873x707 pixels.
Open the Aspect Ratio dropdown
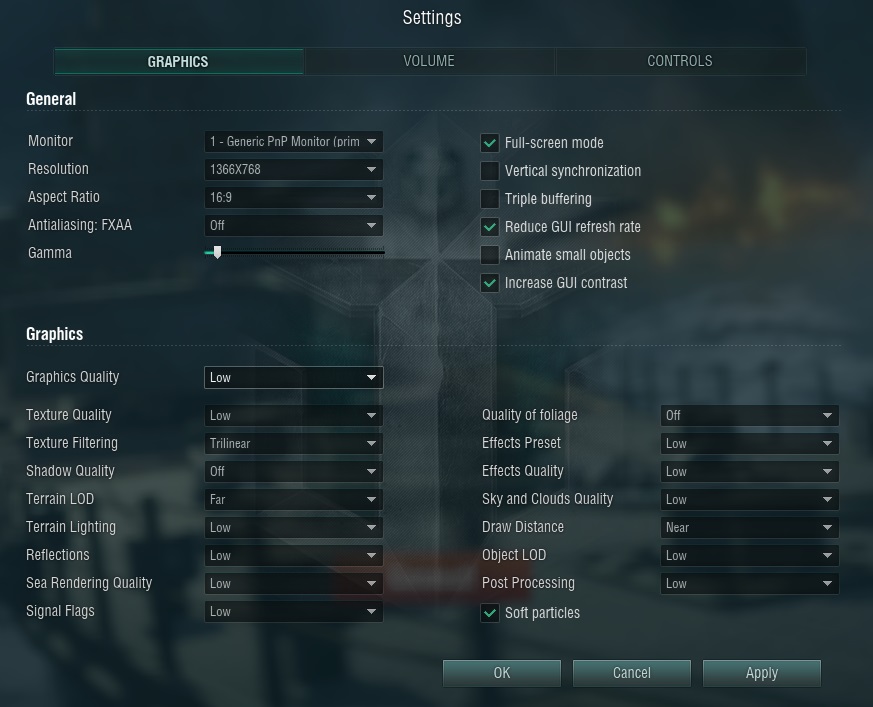pyautogui.click(x=293, y=198)
